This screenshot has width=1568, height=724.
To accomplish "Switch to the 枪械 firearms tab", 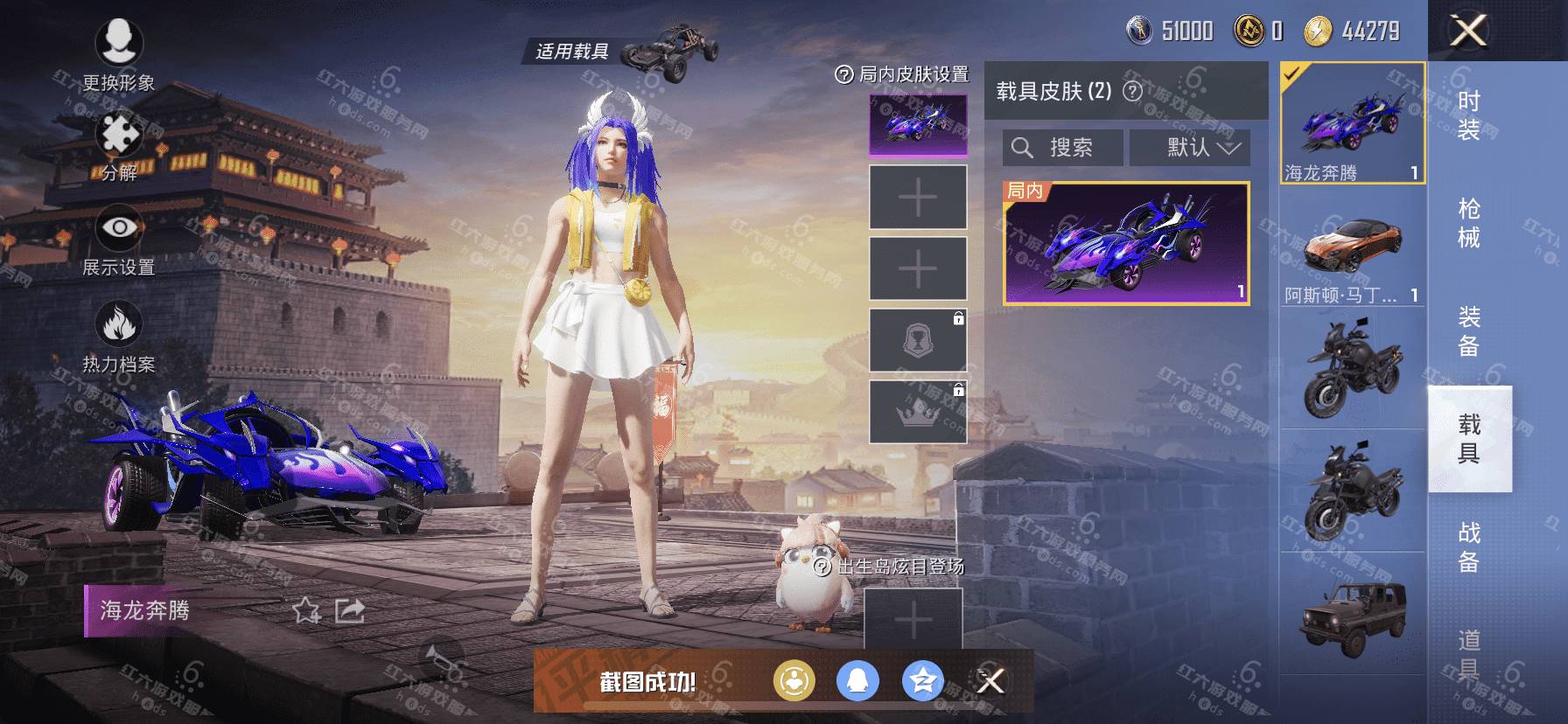I will [1468, 223].
